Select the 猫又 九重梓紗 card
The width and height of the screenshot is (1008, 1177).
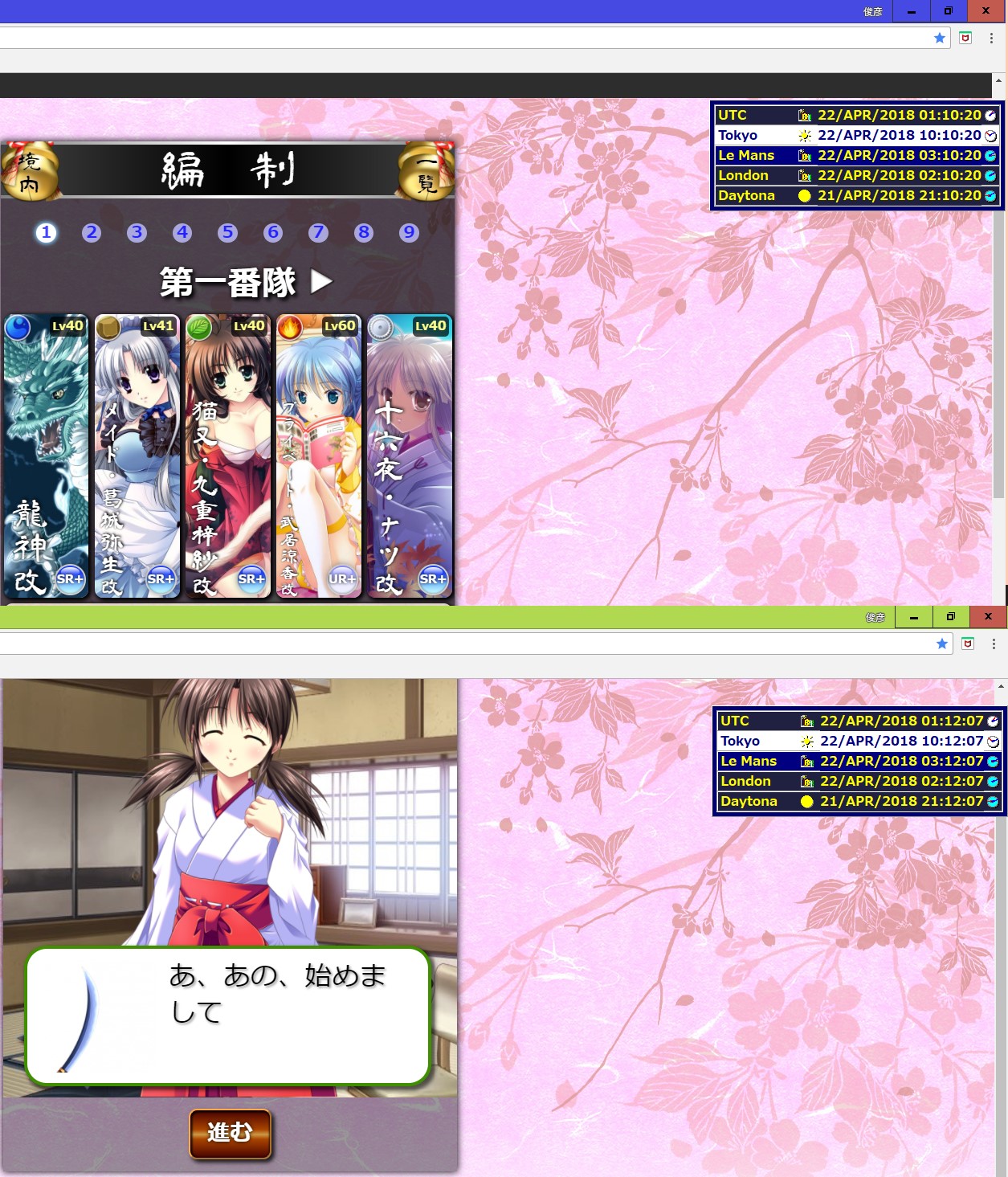227,456
